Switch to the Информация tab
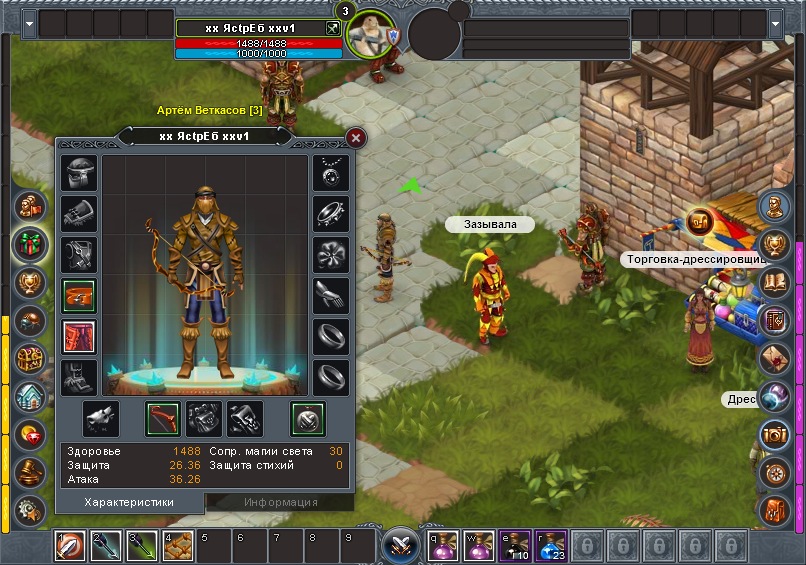Viewport: 806px width, 565px height. (x=267, y=502)
